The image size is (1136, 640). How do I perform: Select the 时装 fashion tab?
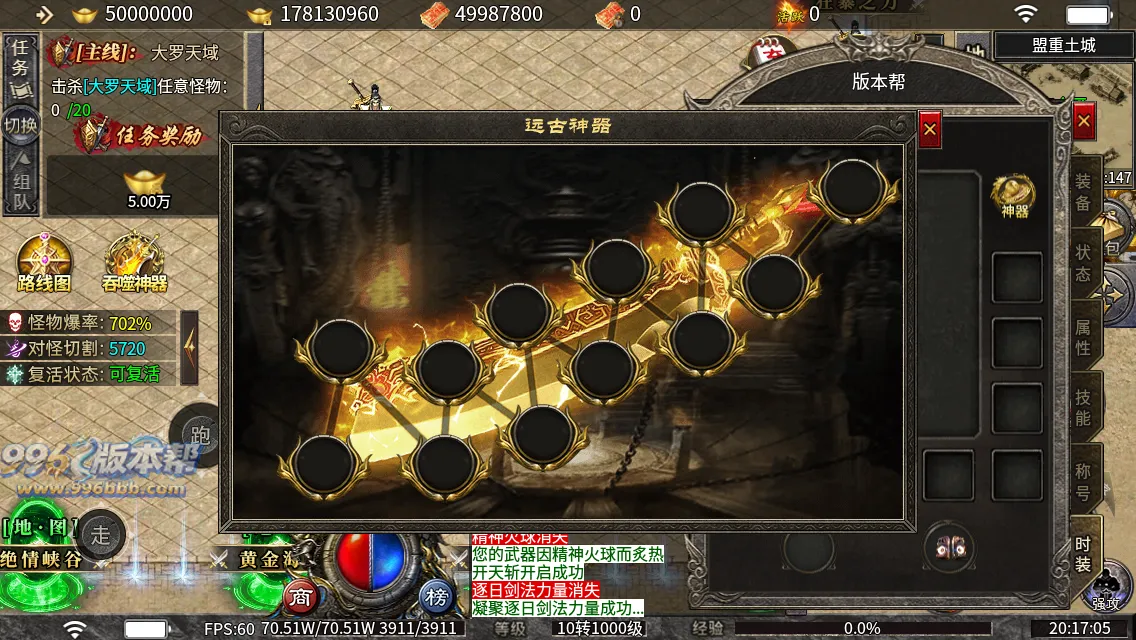click(x=1083, y=555)
